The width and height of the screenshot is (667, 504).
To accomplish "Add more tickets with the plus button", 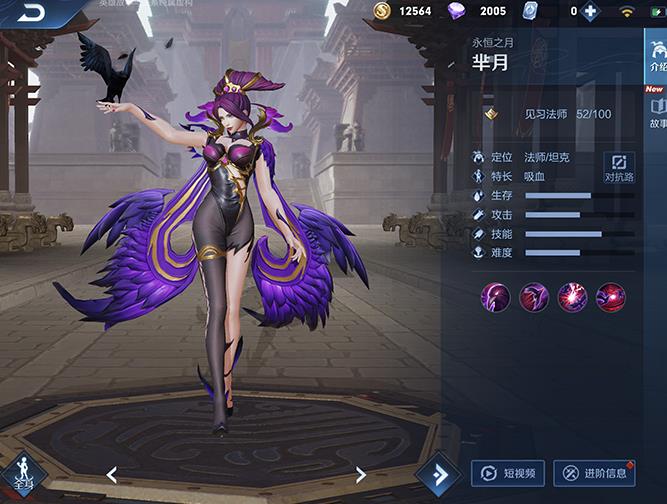I will [590, 12].
